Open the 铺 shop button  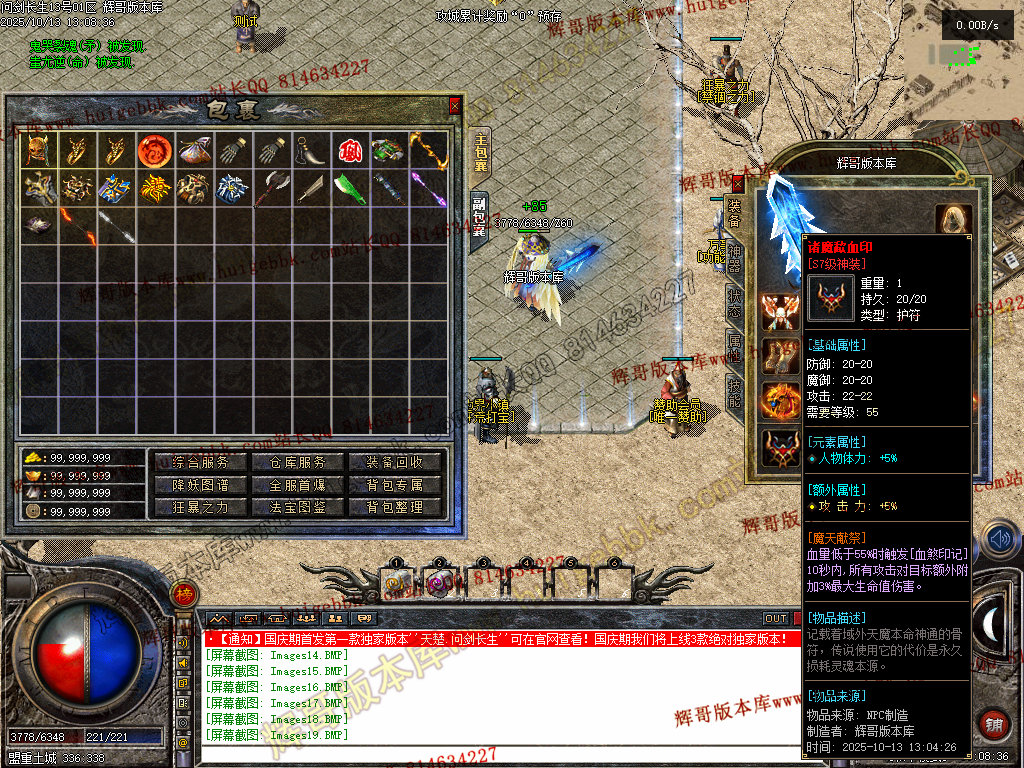[x=993, y=724]
